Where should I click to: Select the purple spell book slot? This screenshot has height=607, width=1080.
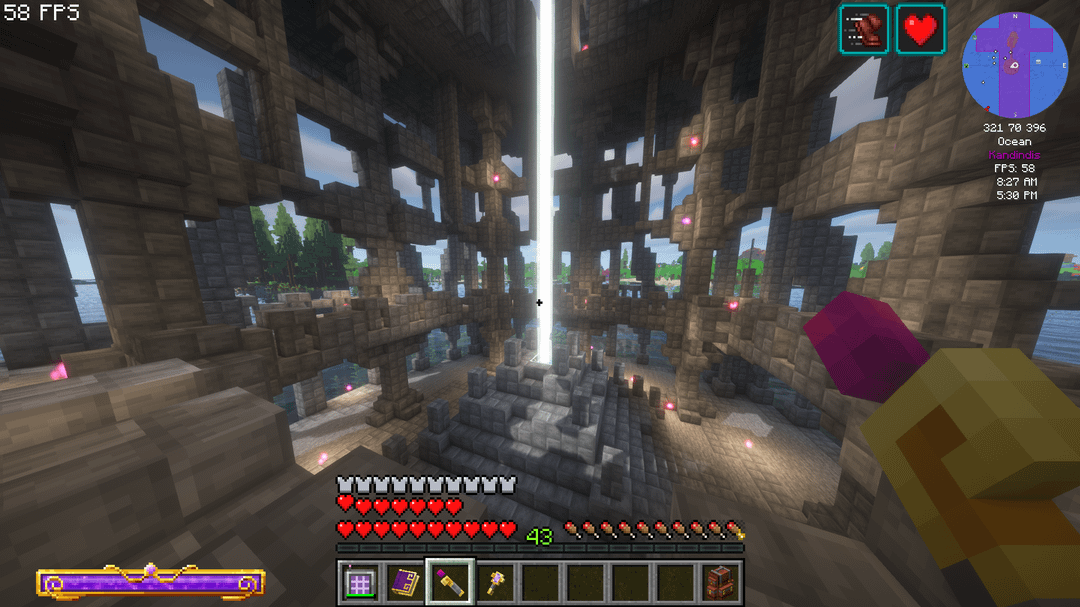[404, 582]
